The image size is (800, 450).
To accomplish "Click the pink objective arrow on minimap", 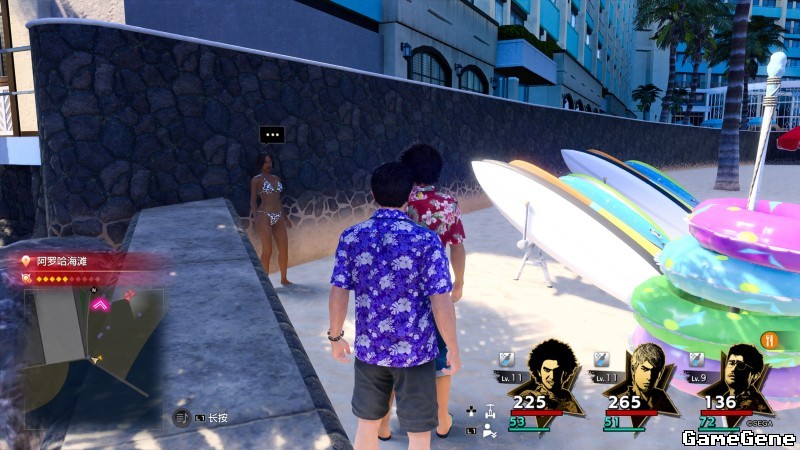I will 100,304.
